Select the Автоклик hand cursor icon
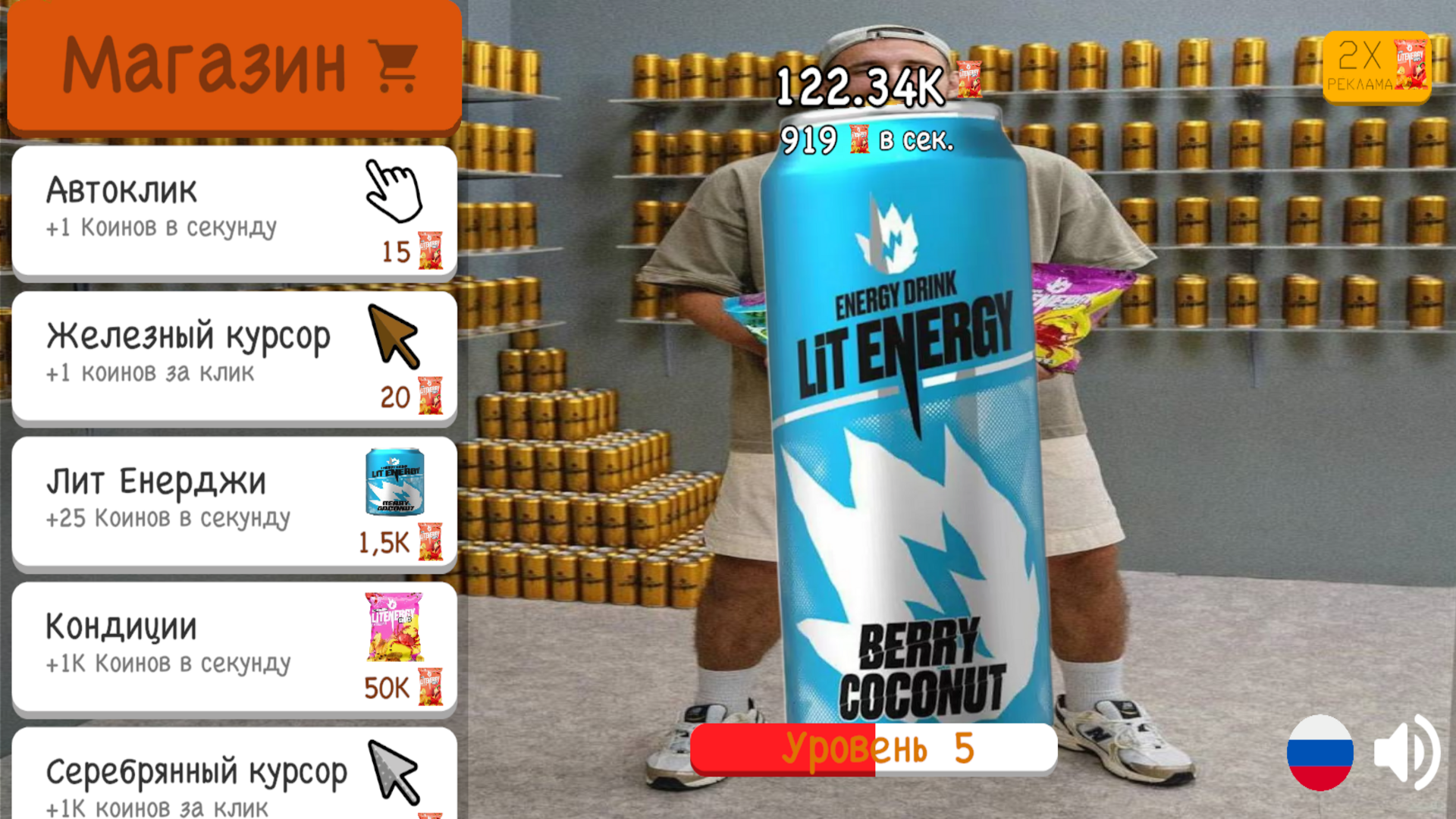The image size is (1456, 819). click(394, 190)
